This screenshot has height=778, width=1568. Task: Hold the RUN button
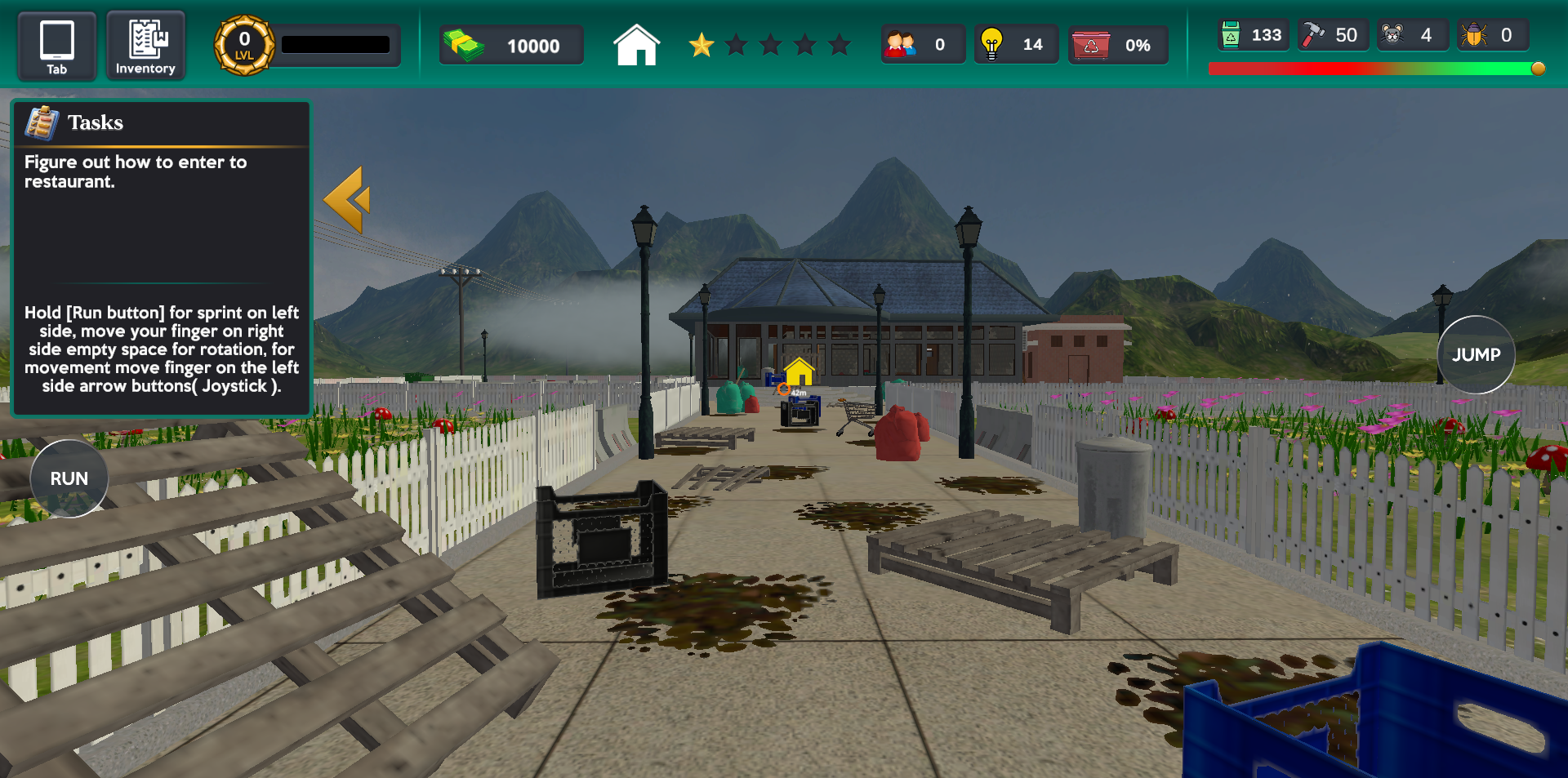coord(69,478)
